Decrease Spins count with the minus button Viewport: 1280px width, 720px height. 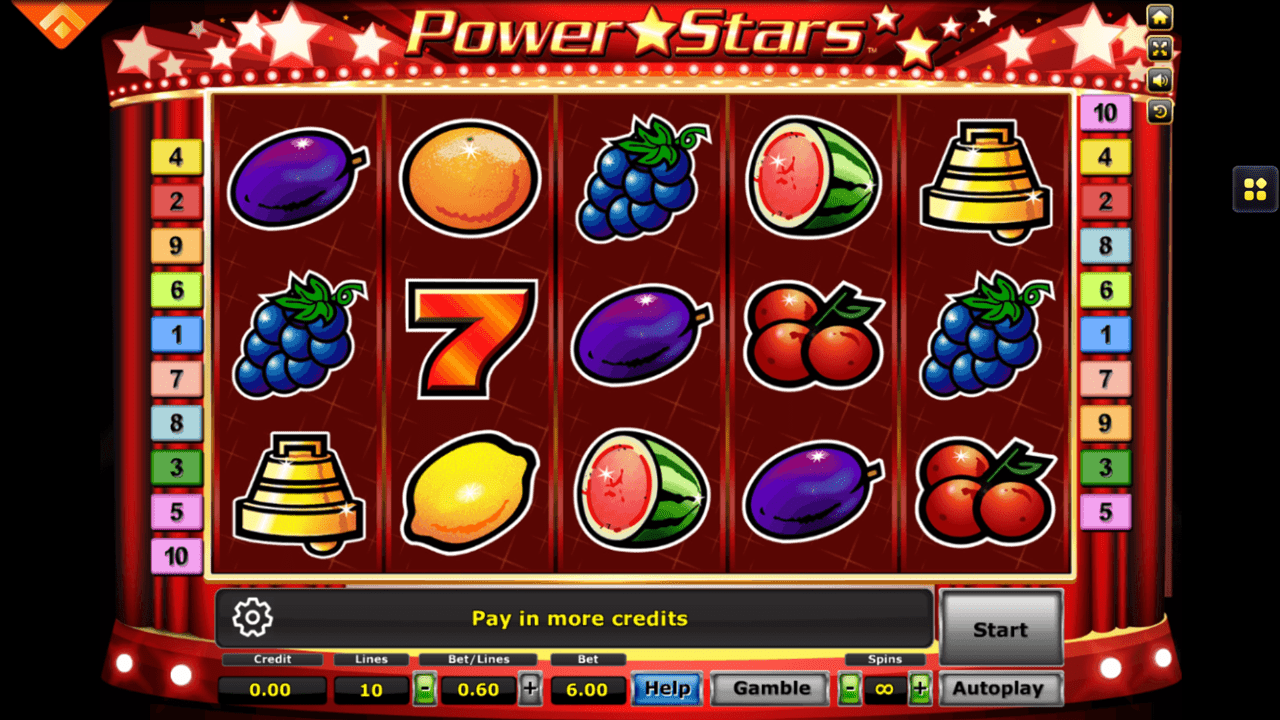click(849, 689)
